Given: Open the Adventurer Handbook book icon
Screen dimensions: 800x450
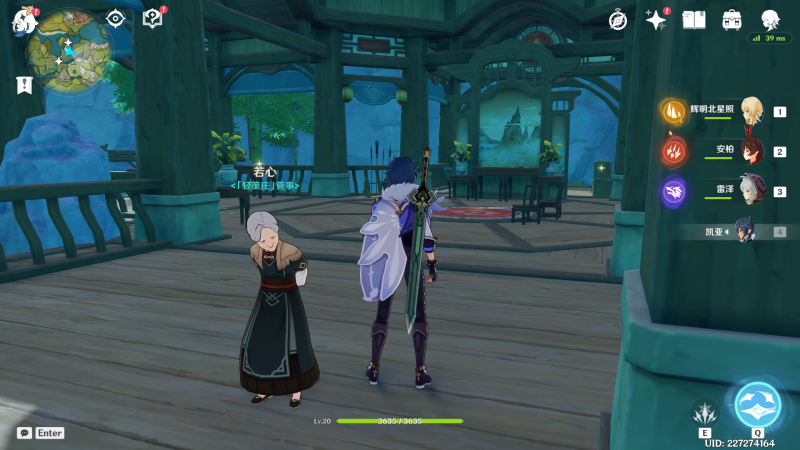Looking at the screenshot, I should pyautogui.click(x=694, y=19).
